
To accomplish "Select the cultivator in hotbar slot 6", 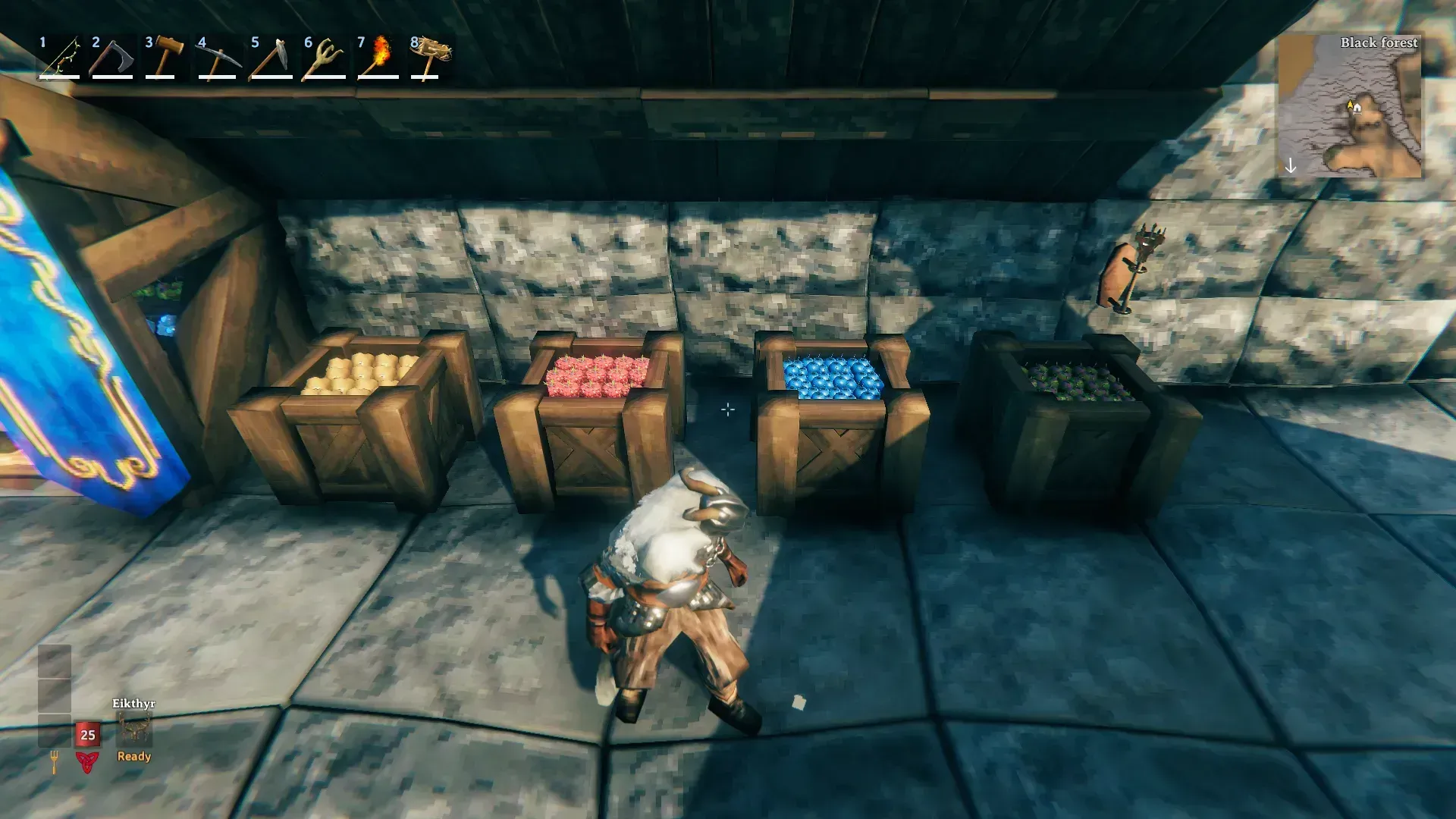I will pyautogui.click(x=325, y=58).
